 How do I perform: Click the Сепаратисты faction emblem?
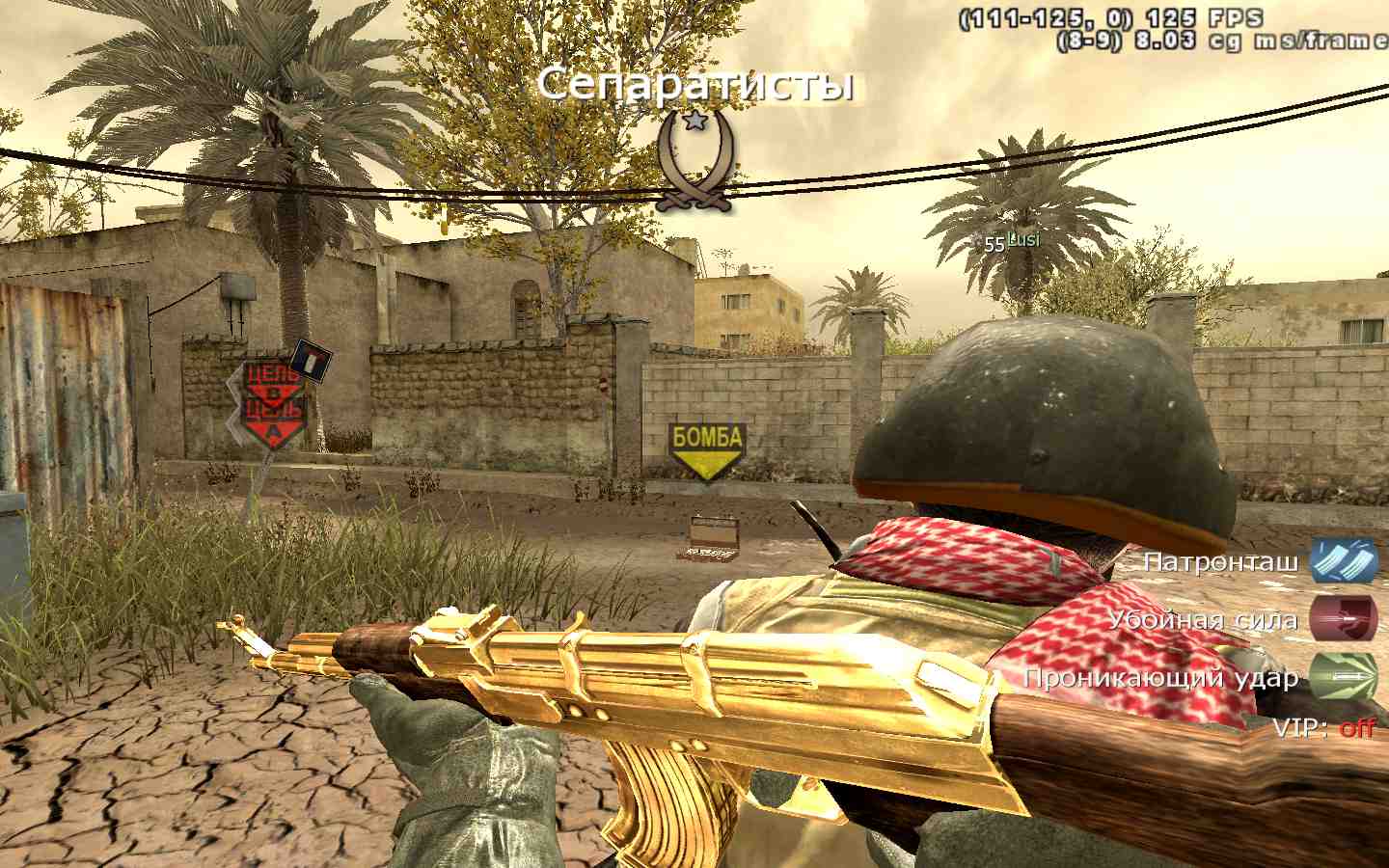click(695, 159)
